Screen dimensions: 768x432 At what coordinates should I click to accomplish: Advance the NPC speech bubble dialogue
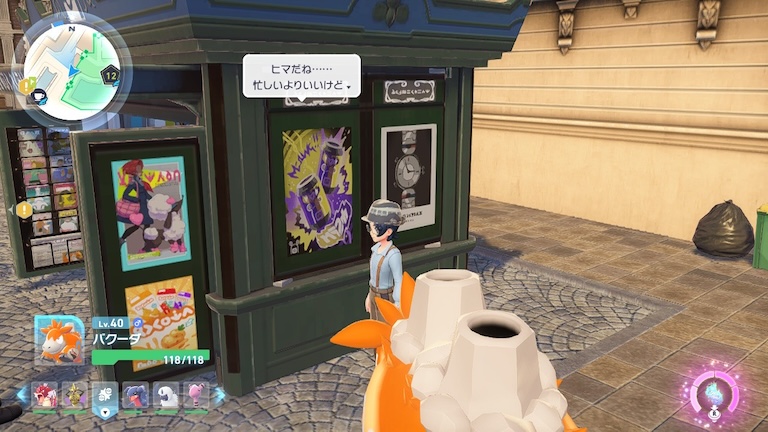pyautogui.click(x=301, y=76)
